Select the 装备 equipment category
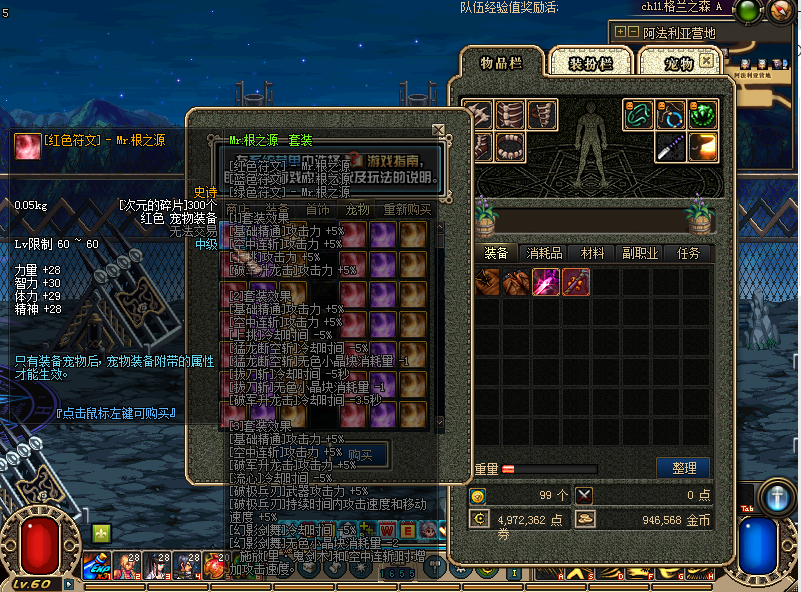801x592 pixels. (x=496, y=254)
